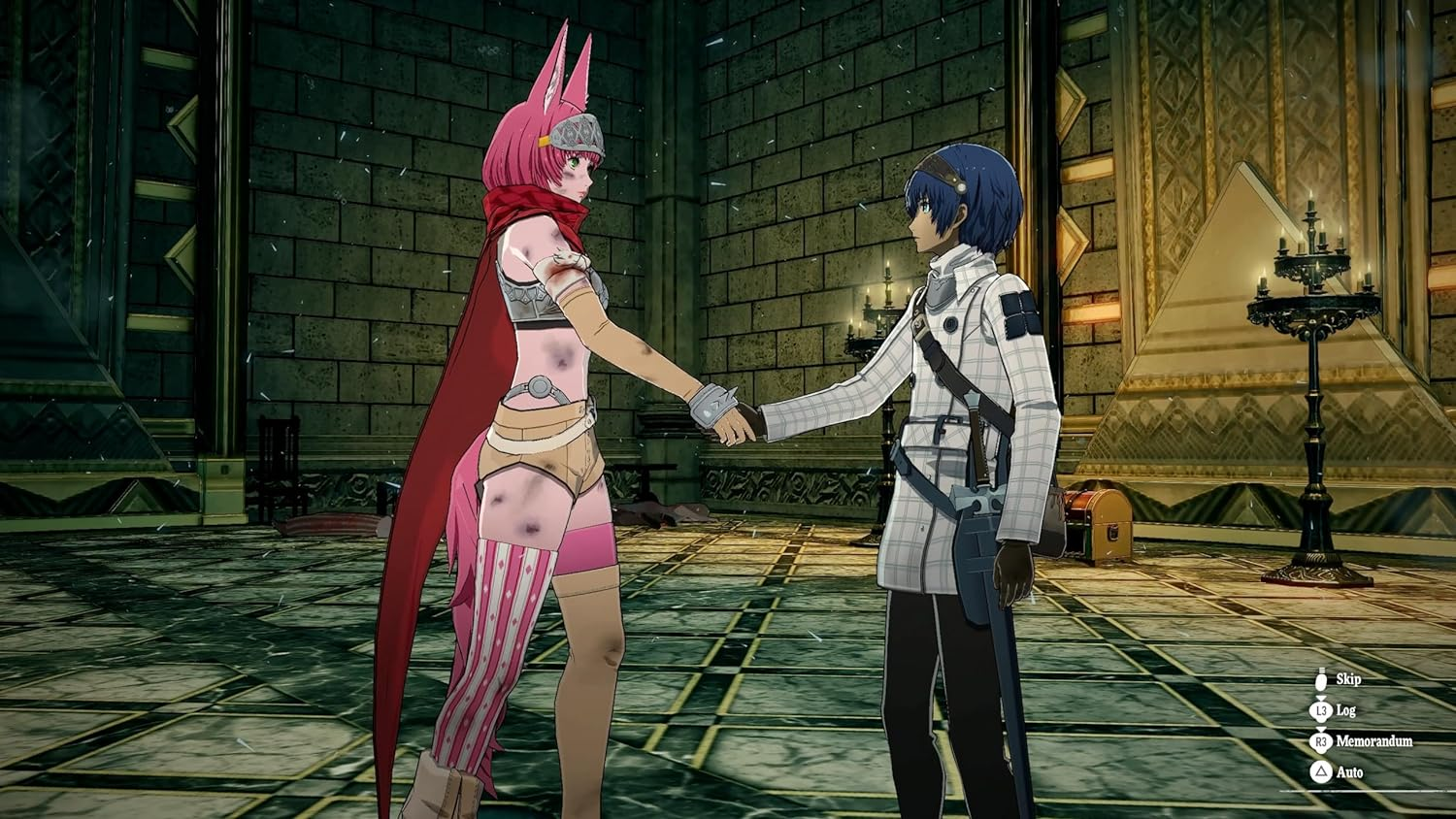The width and height of the screenshot is (1456, 819).
Task: Open the Memorandum entry
Action: (x=1320, y=742)
